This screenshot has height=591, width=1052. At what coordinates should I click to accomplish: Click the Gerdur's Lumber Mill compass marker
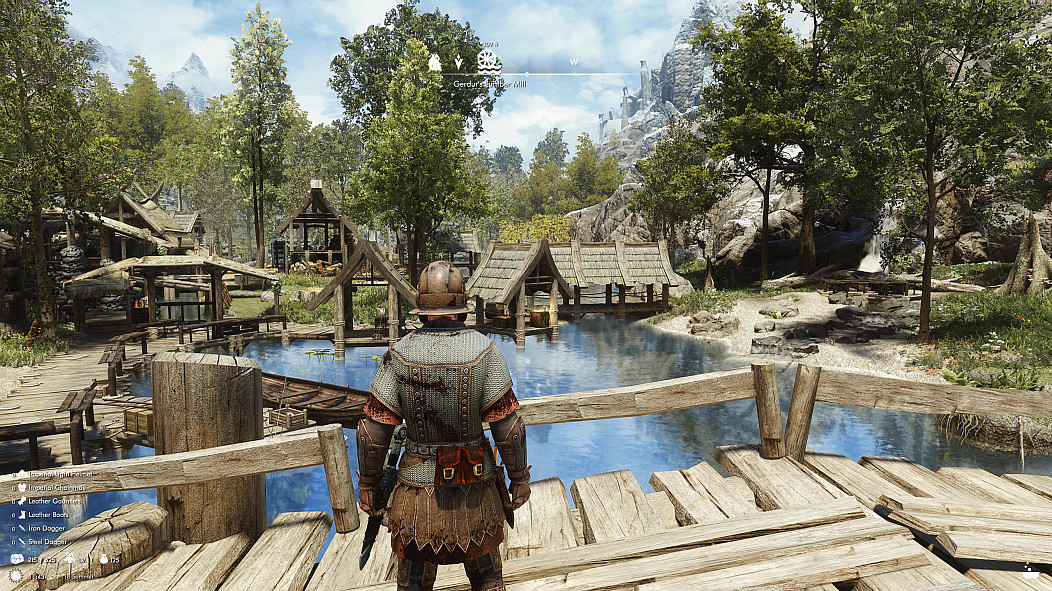click(488, 62)
